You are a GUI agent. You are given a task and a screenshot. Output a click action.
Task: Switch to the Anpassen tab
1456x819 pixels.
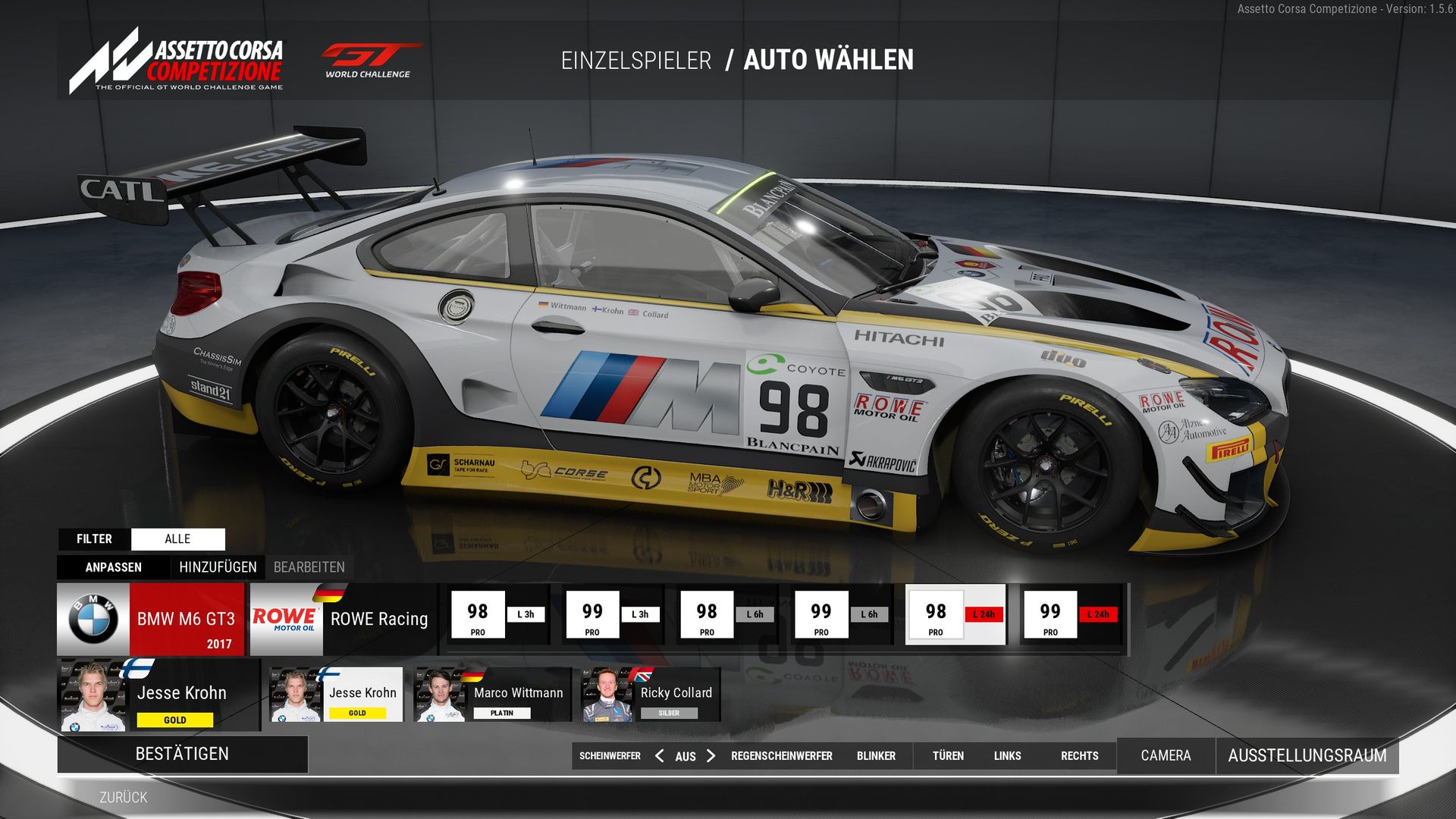[113, 567]
